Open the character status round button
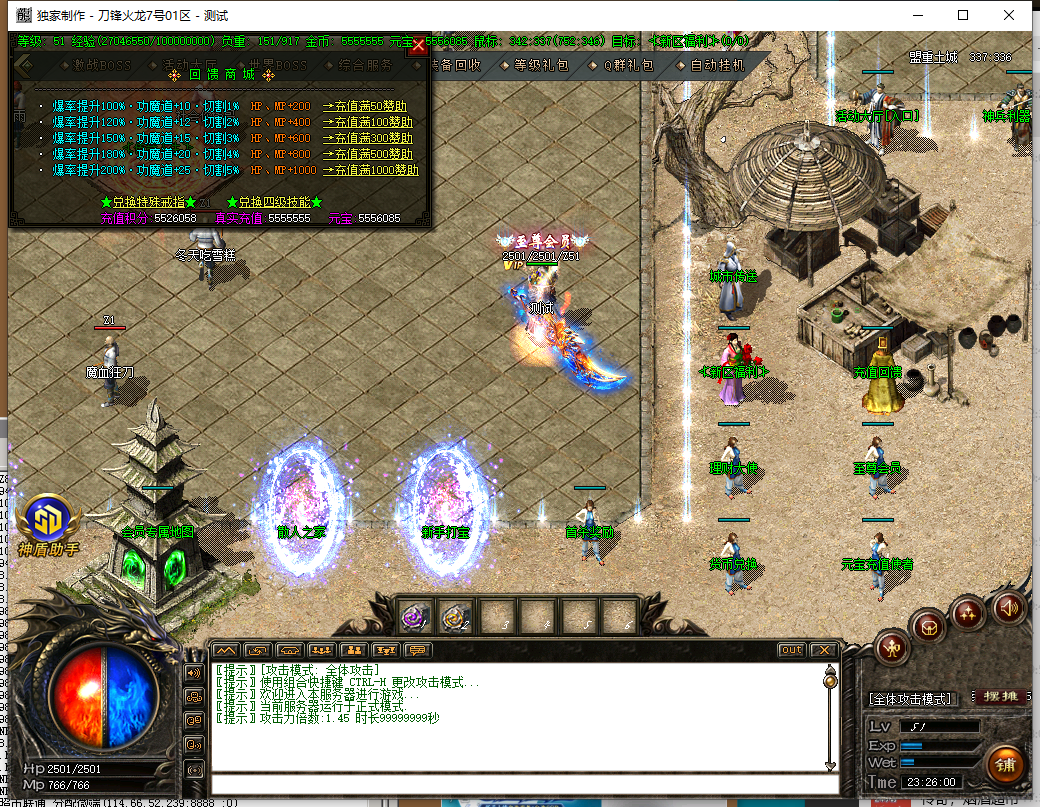This screenshot has width=1040, height=807. click(891, 649)
